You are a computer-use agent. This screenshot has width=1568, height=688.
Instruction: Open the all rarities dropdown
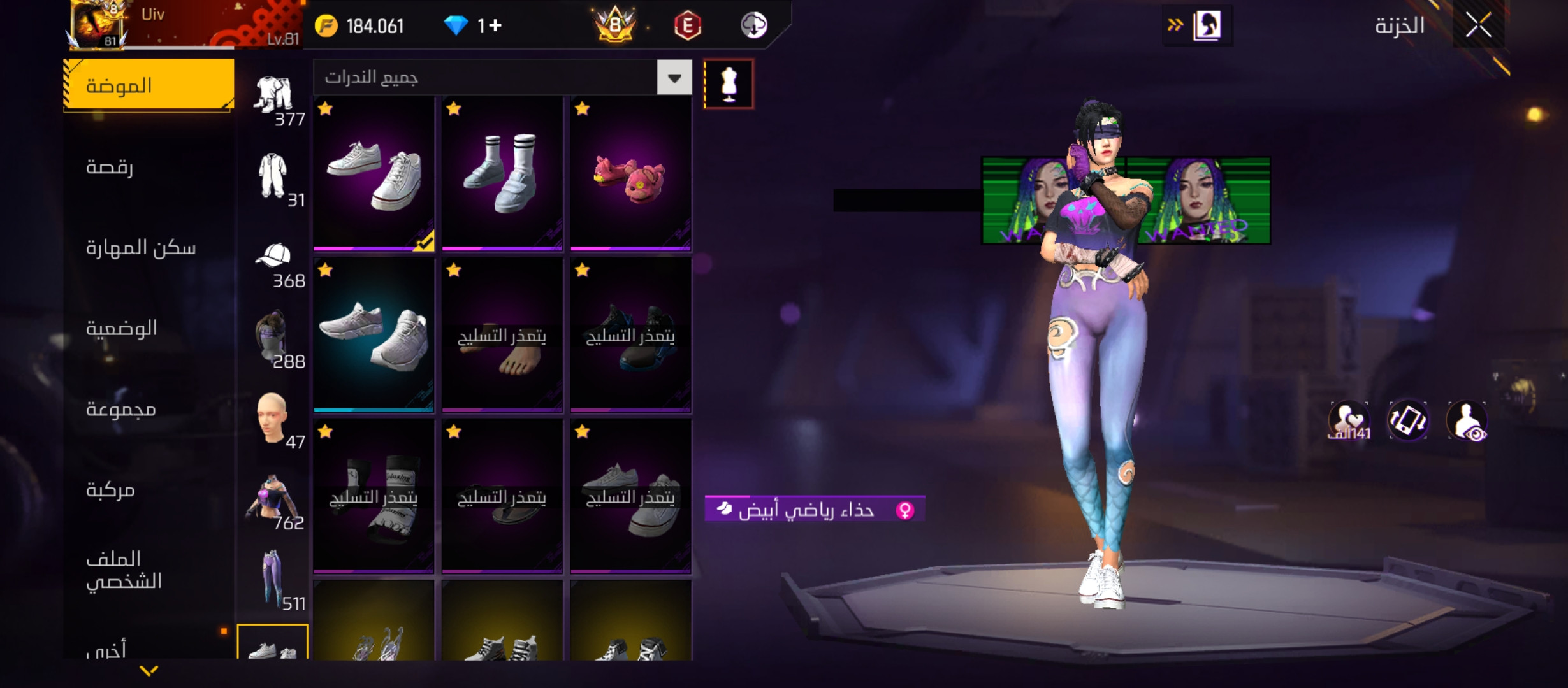[x=674, y=78]
